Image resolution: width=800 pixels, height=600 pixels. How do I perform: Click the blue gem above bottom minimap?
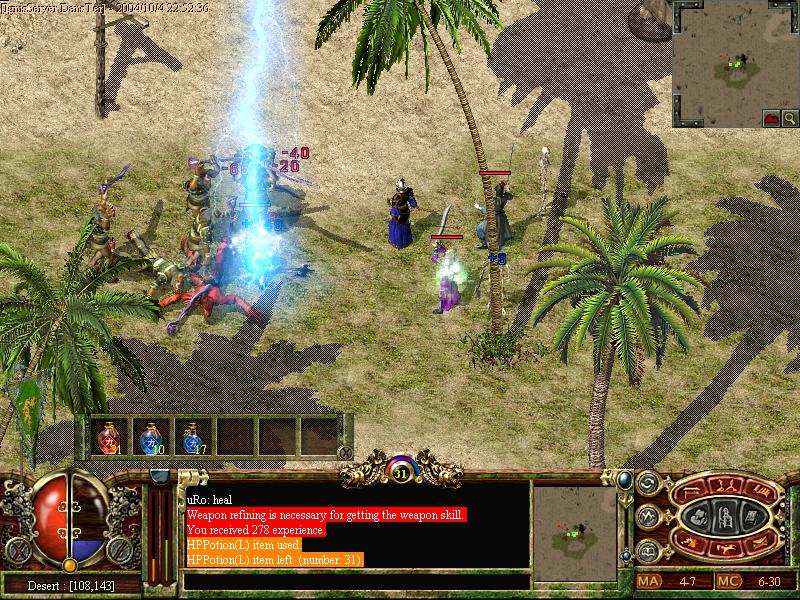pyautogui.click(x=624, y=480)
